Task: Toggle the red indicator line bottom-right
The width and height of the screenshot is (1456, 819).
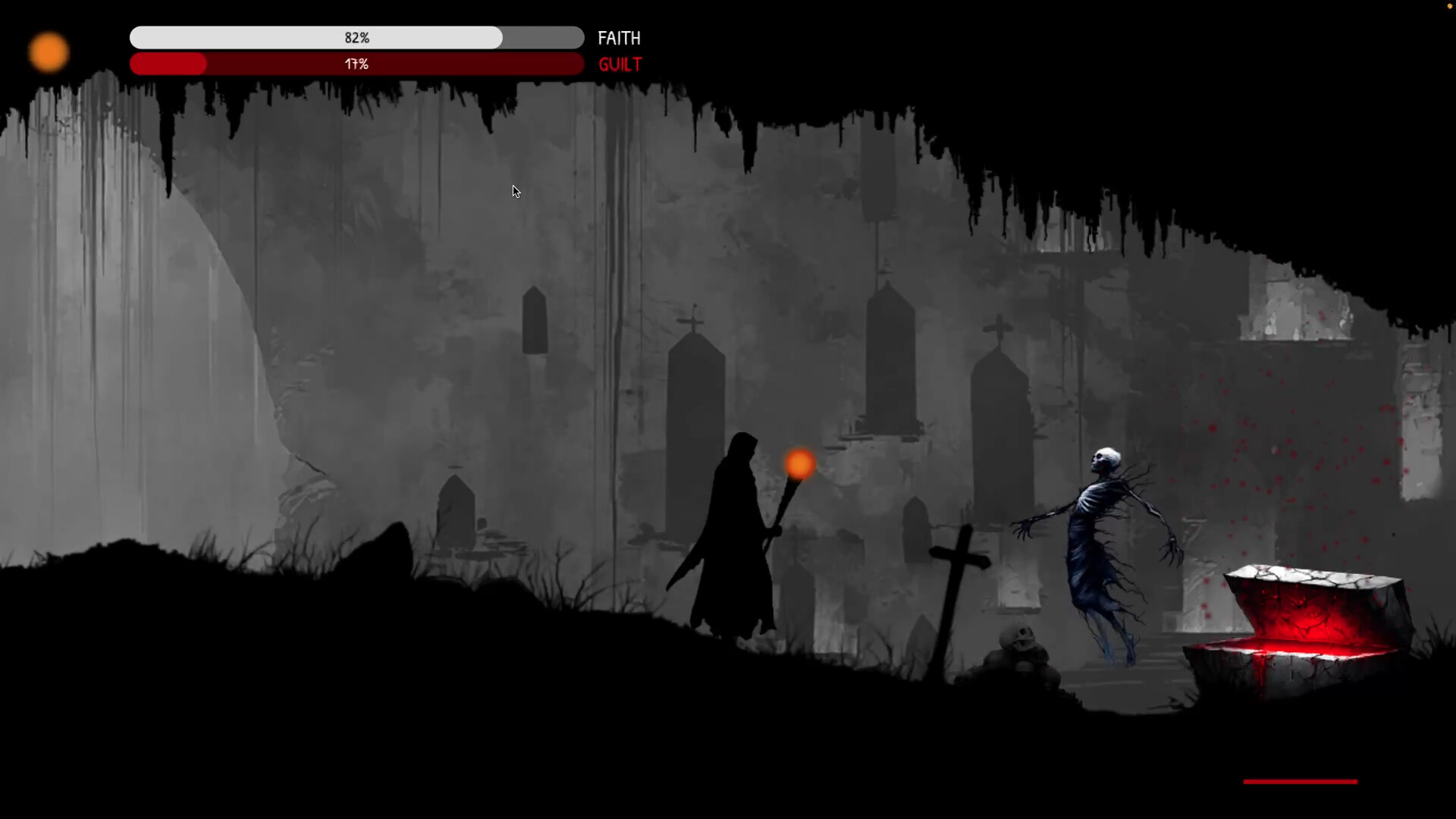Action: 1299,781
